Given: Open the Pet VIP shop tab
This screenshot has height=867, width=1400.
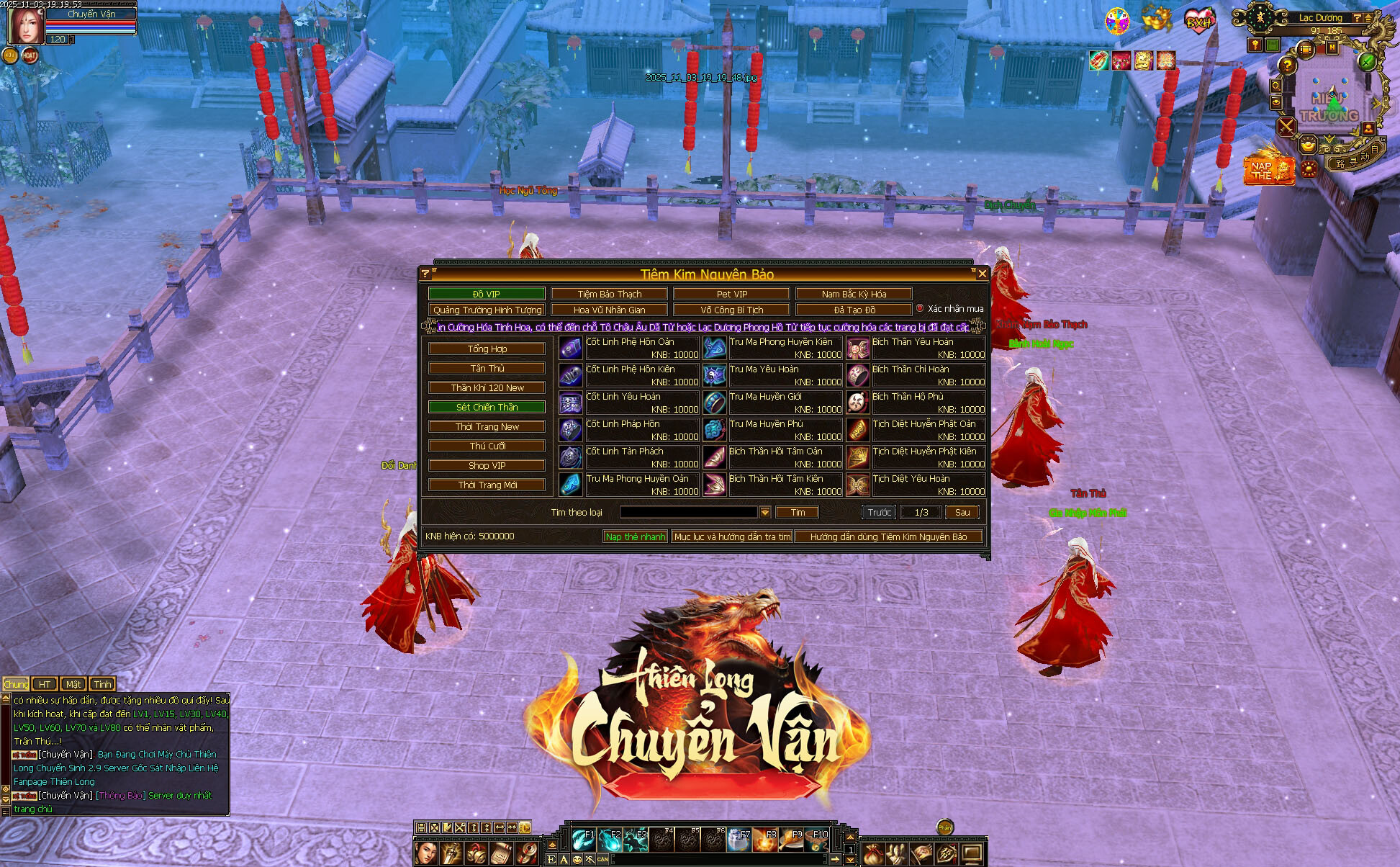Looking at the screenshot, I should (731, 294).
